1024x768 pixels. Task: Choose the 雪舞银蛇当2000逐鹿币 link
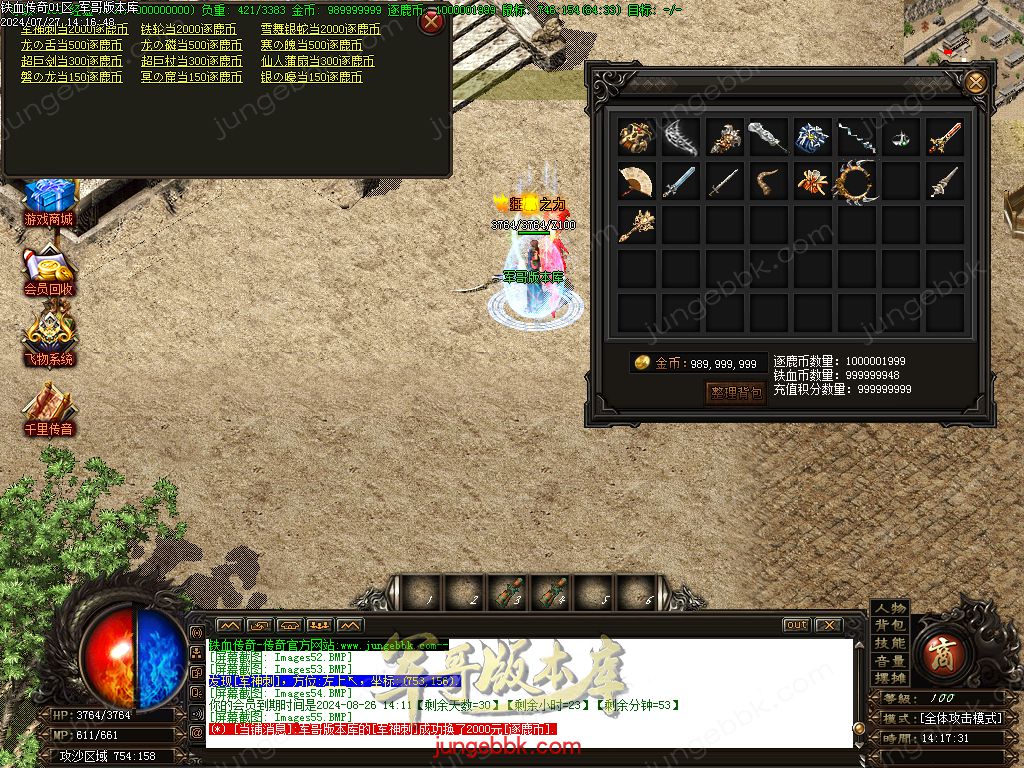click(x=320, y=30)
